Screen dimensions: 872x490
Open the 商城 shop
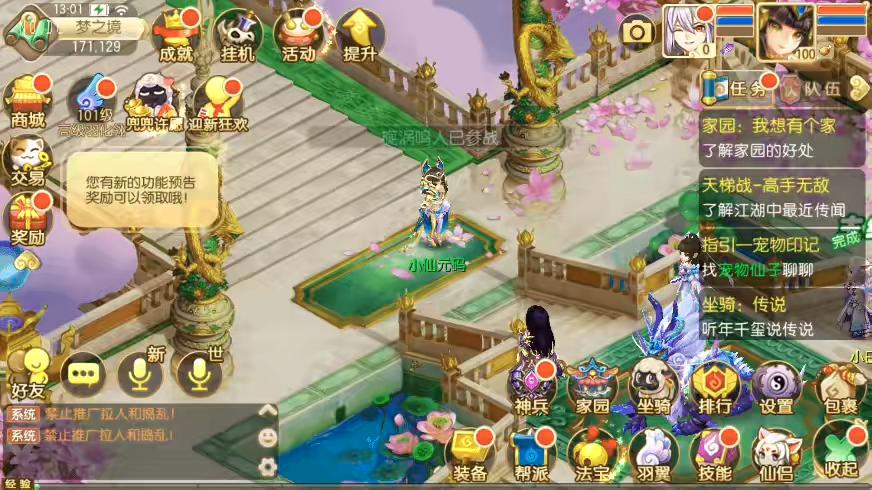pyautogui.click(x=28, y=100)
